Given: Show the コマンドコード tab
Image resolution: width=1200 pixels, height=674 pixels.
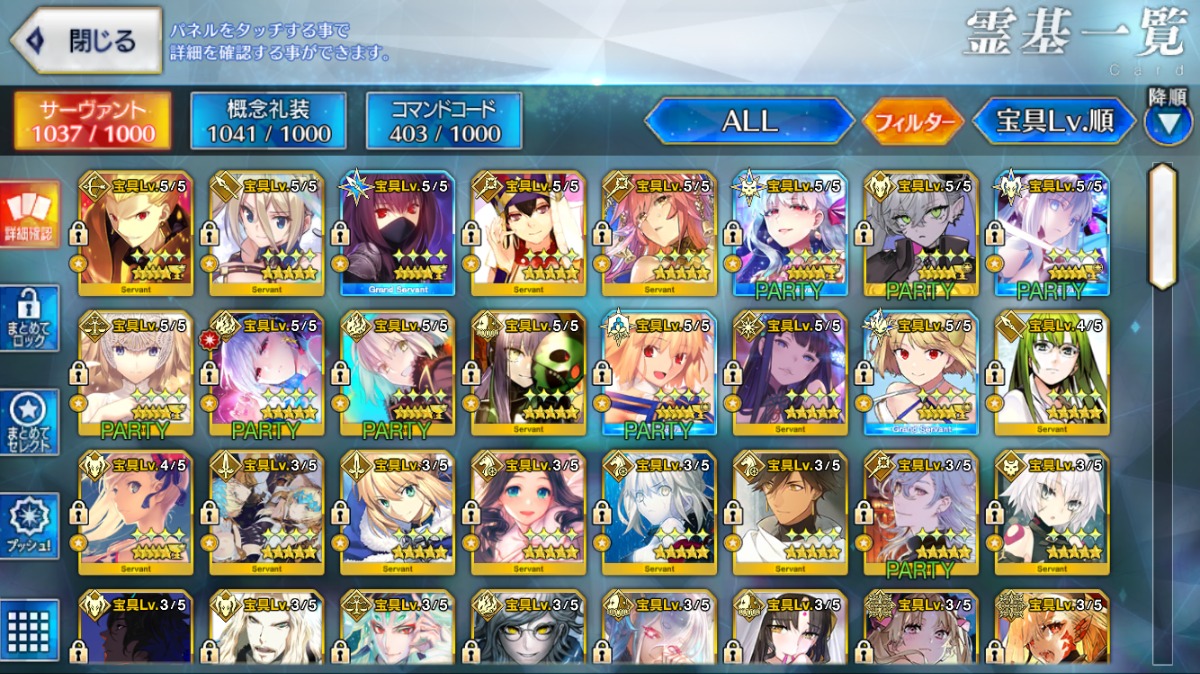Looking at the screenshot, I should [444, 122].
